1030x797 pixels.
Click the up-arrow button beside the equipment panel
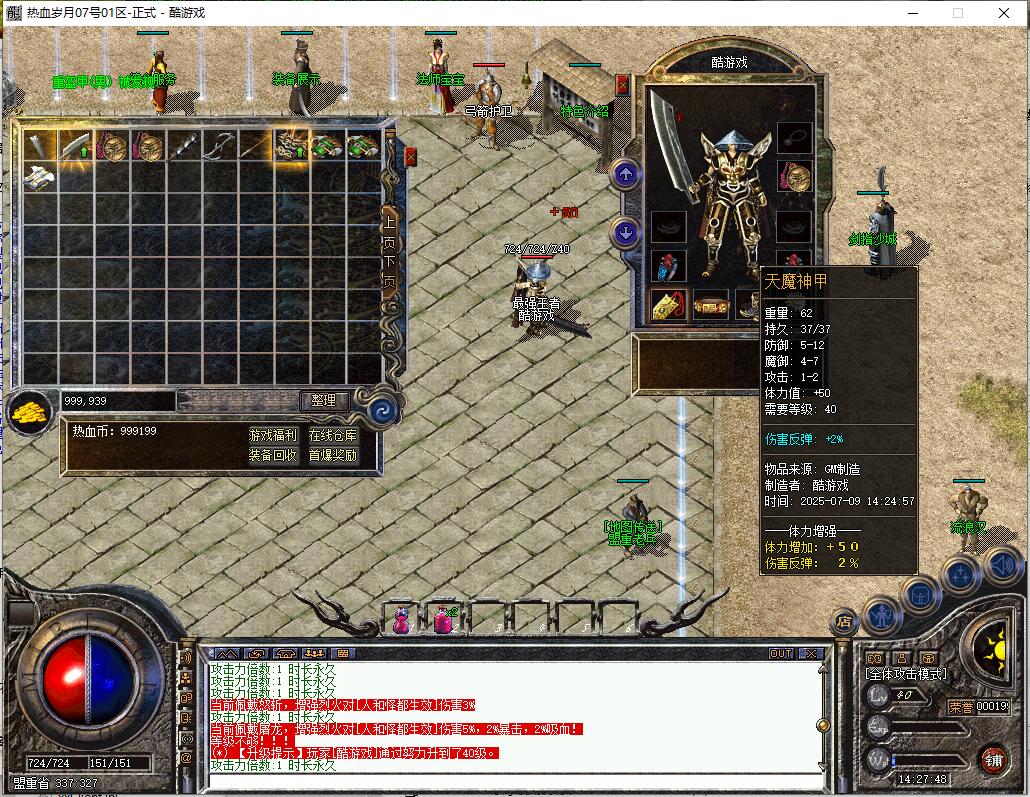tap(625, 176)
